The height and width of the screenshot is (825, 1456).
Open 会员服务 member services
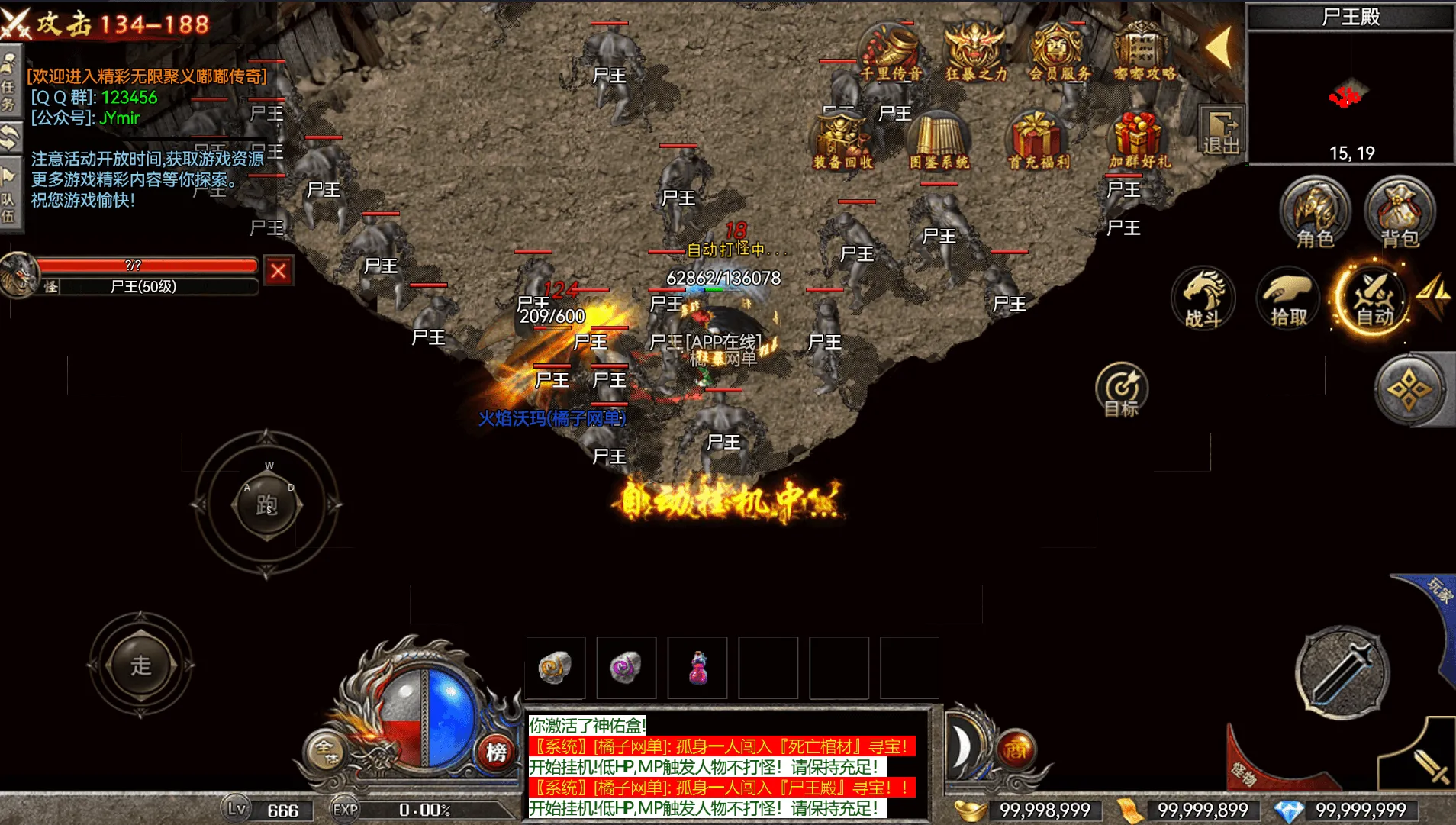tap(1059, 52)
